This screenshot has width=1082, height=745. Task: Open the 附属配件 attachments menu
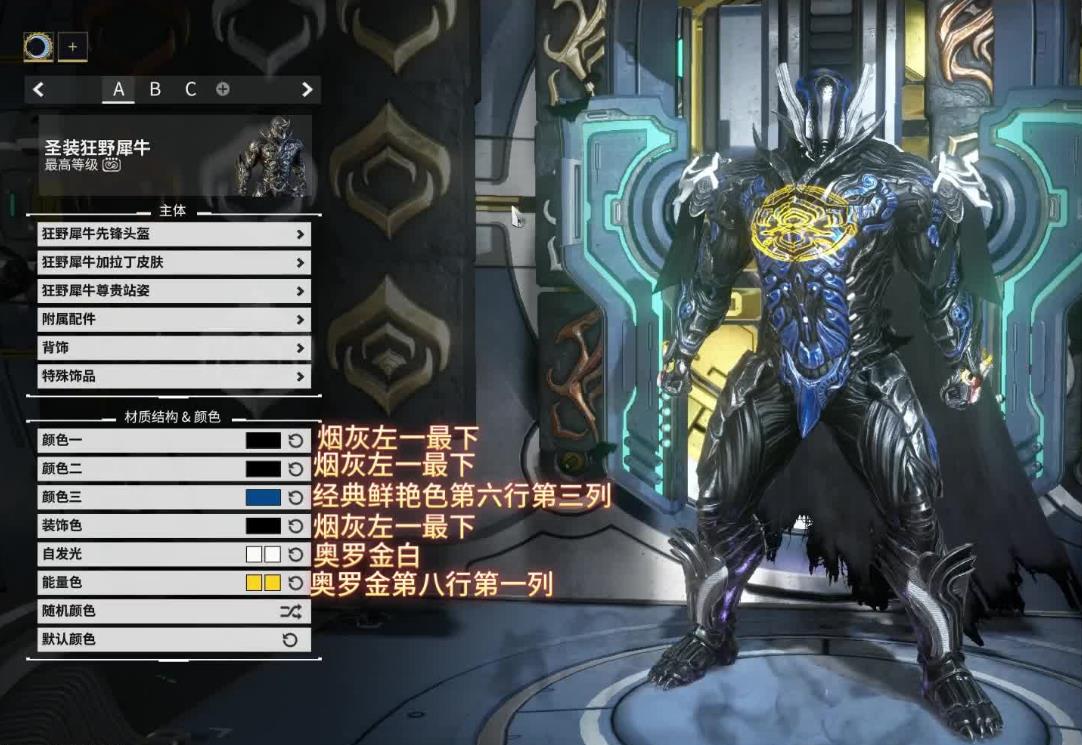(172, 320)
